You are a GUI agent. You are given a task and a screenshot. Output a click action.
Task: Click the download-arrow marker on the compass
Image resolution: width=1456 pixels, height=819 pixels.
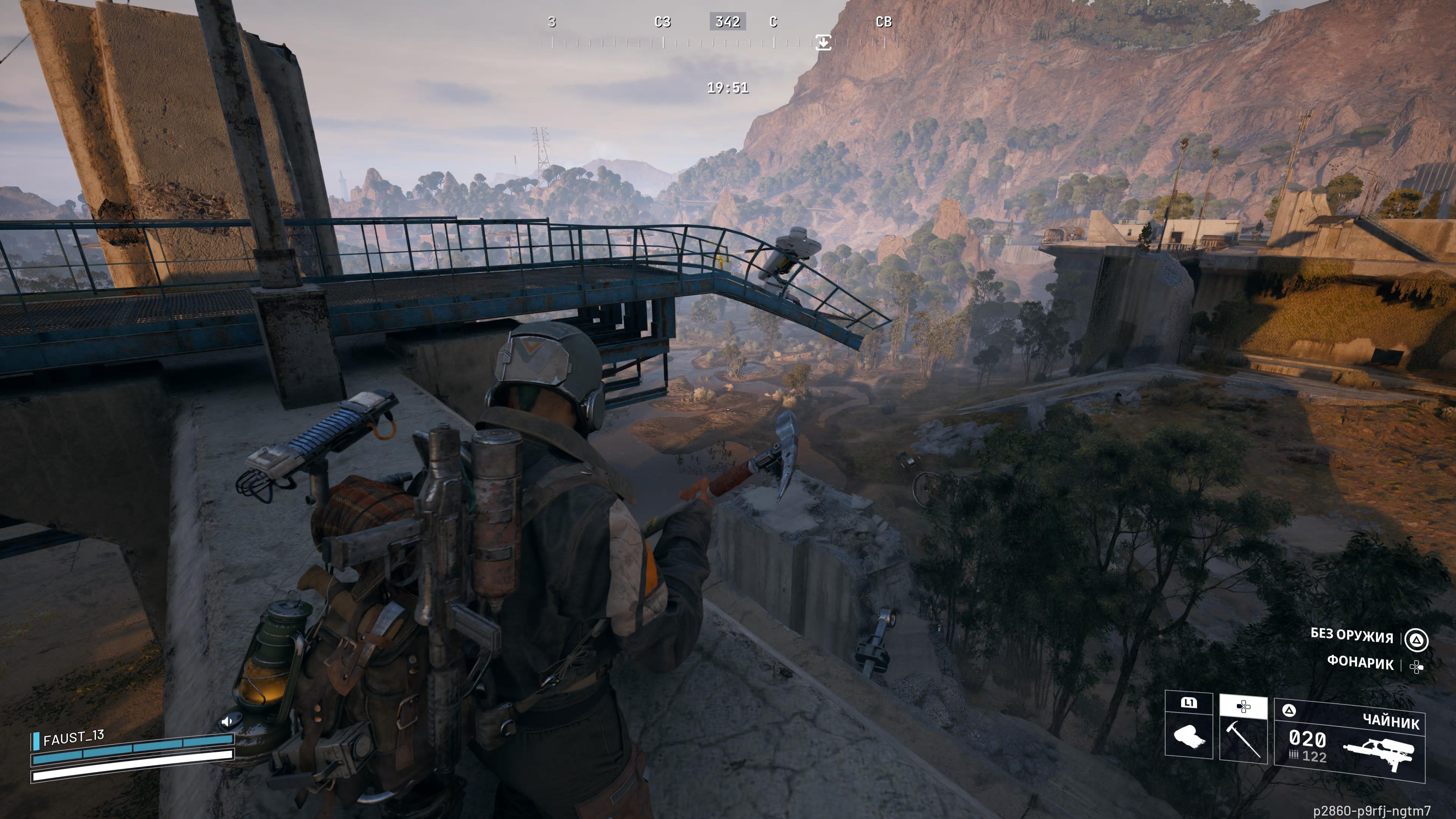tap(824, 42)
